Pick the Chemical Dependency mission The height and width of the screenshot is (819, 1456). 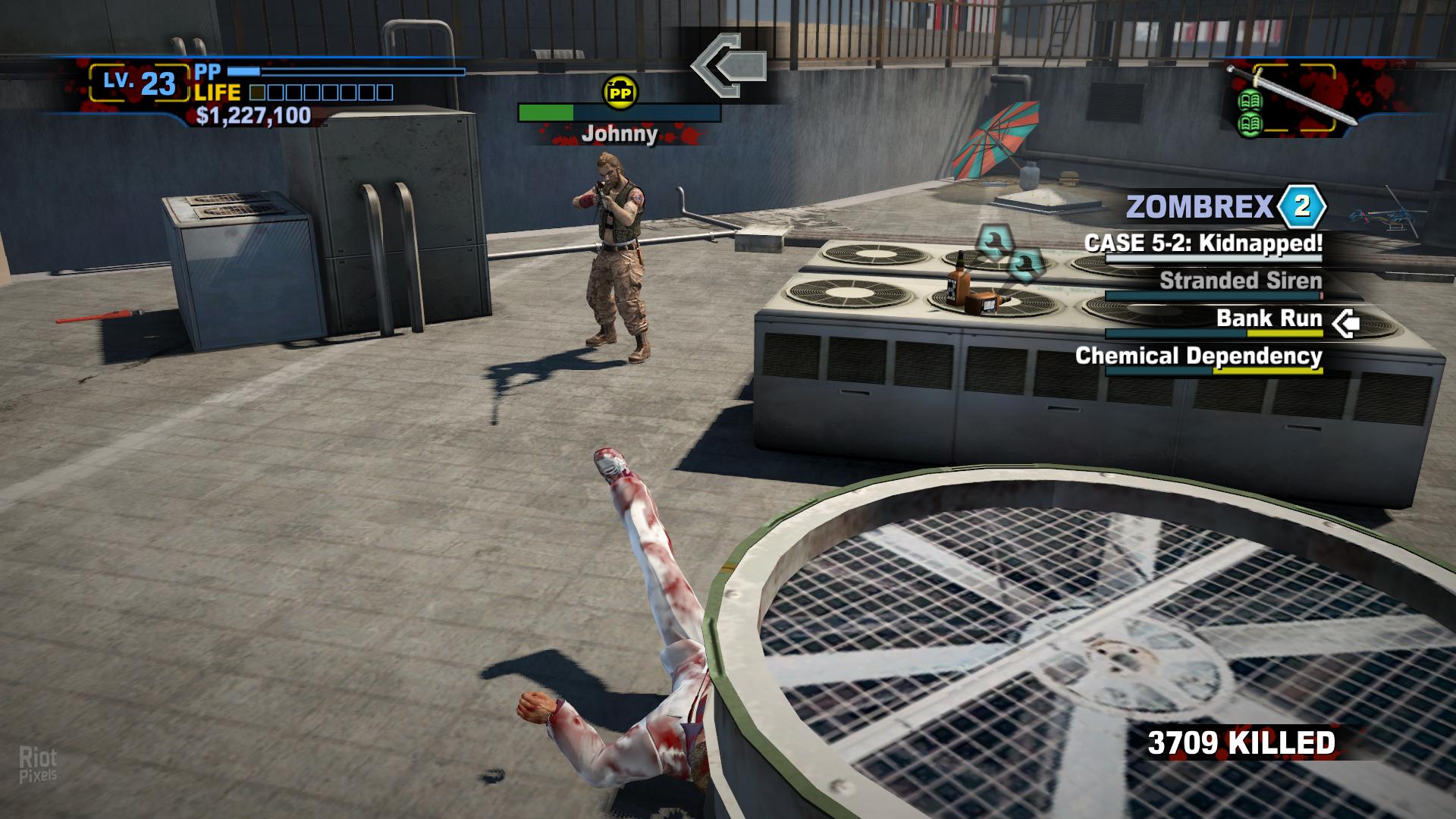(1198, 356)
